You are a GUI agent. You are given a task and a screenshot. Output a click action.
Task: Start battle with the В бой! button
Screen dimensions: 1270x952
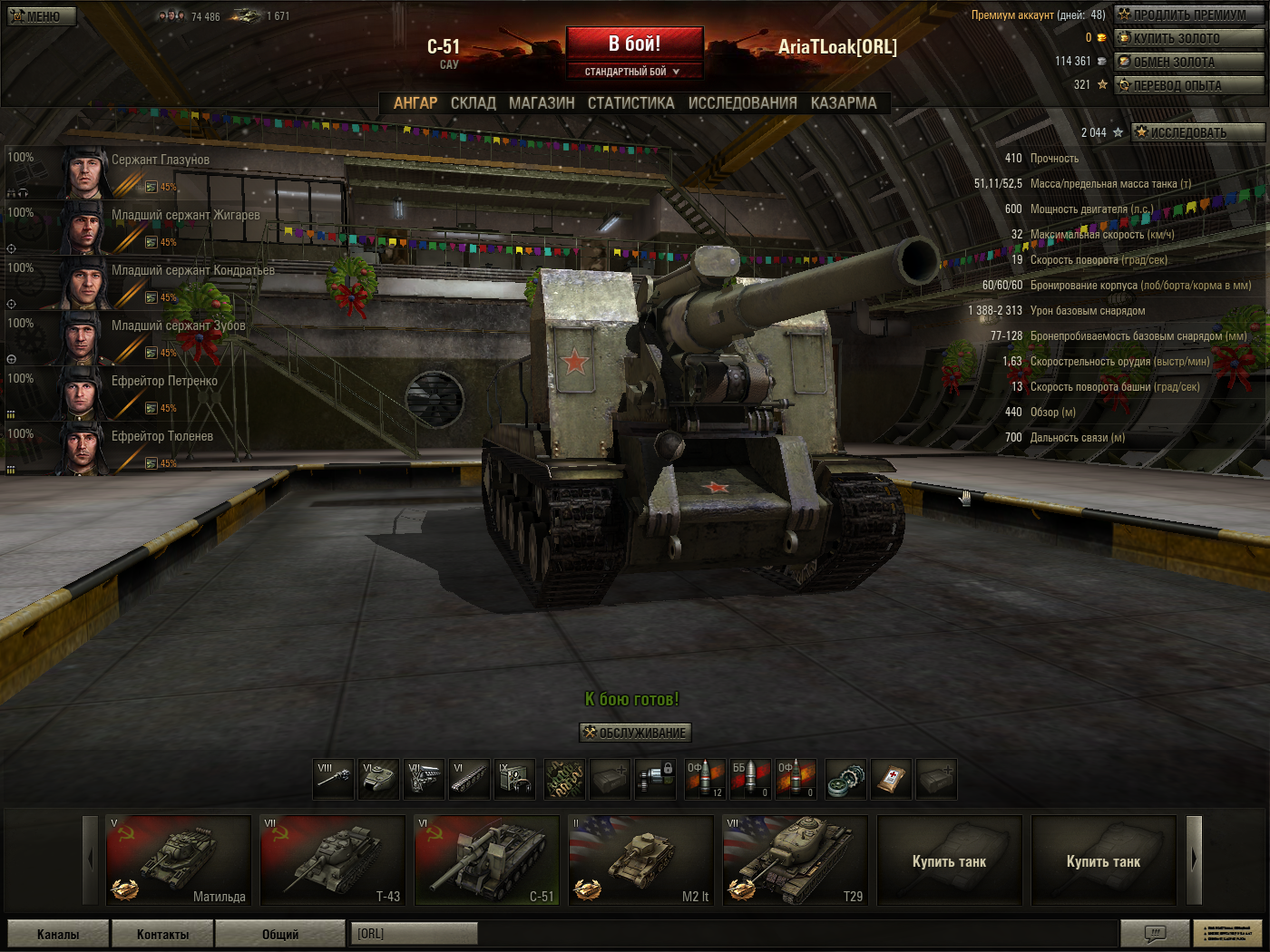[x=634, y=44]
